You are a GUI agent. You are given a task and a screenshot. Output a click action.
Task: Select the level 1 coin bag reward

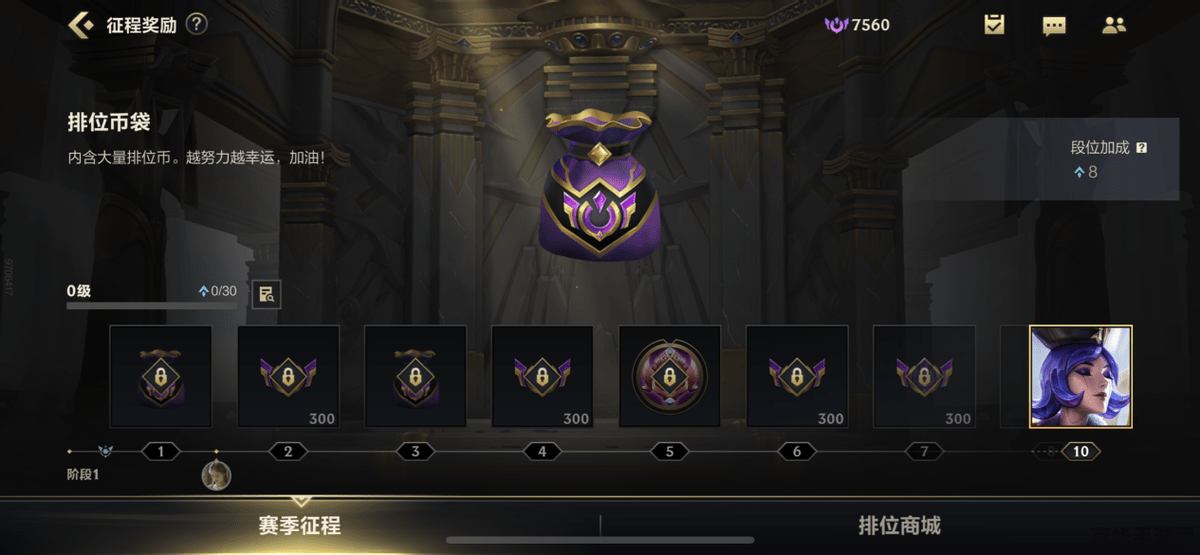(160, 376)
